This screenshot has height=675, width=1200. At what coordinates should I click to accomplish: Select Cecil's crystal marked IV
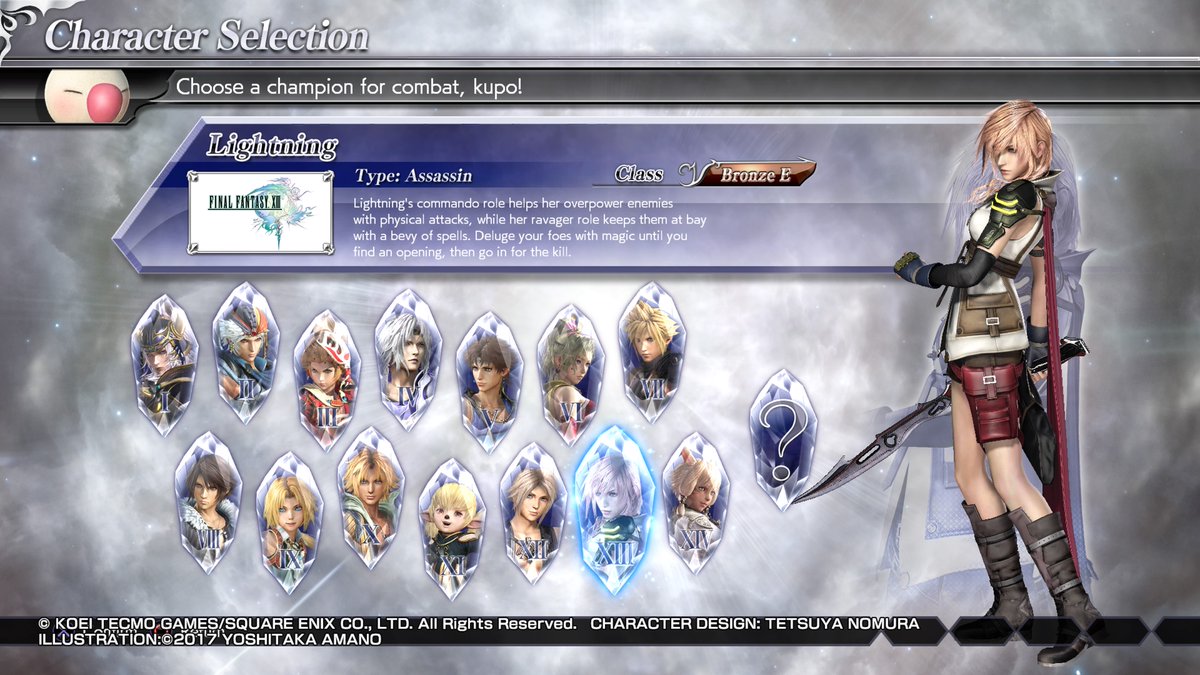coord(408,359)
